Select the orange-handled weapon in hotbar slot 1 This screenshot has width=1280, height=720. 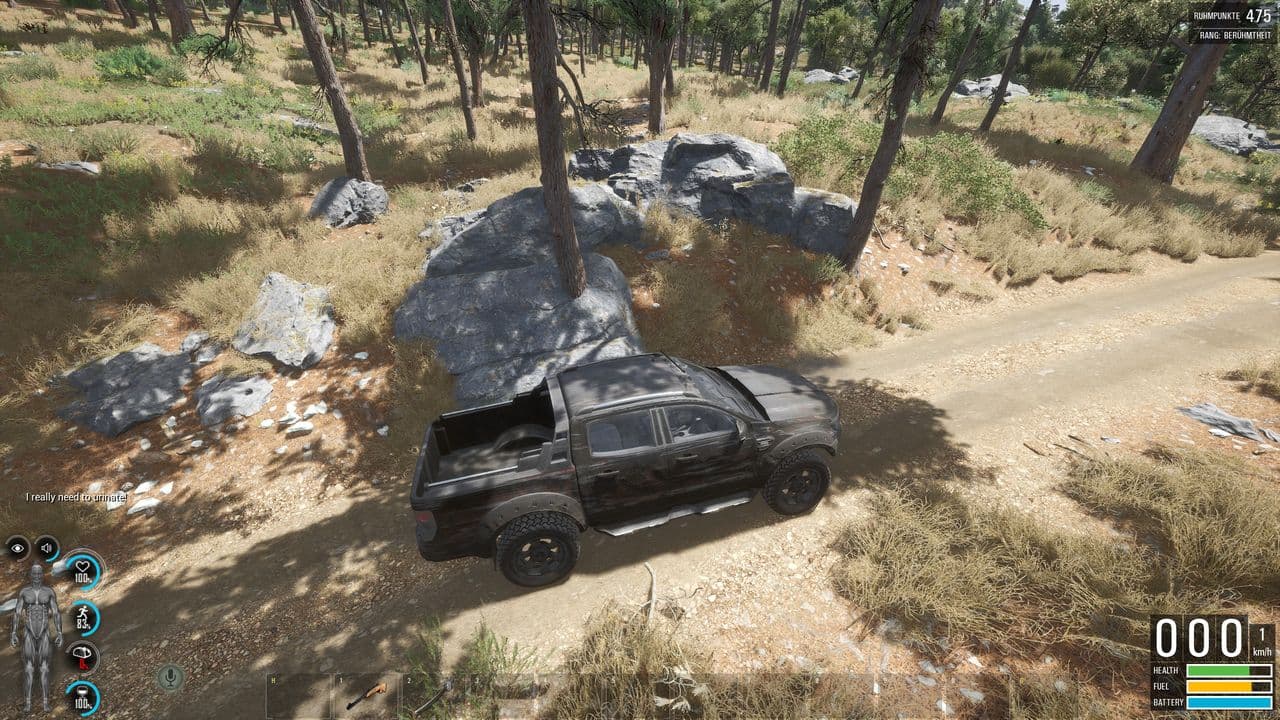coord(366,695)
